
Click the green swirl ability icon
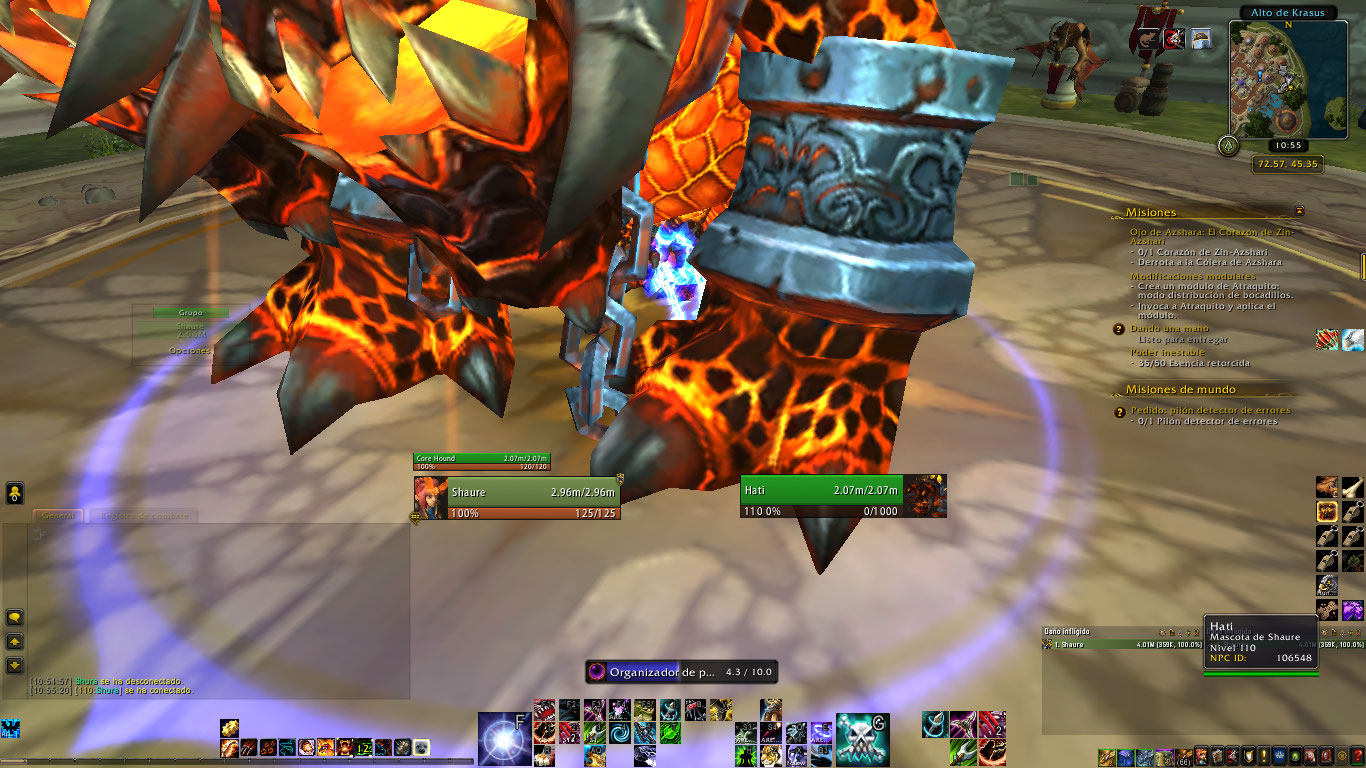620,732
